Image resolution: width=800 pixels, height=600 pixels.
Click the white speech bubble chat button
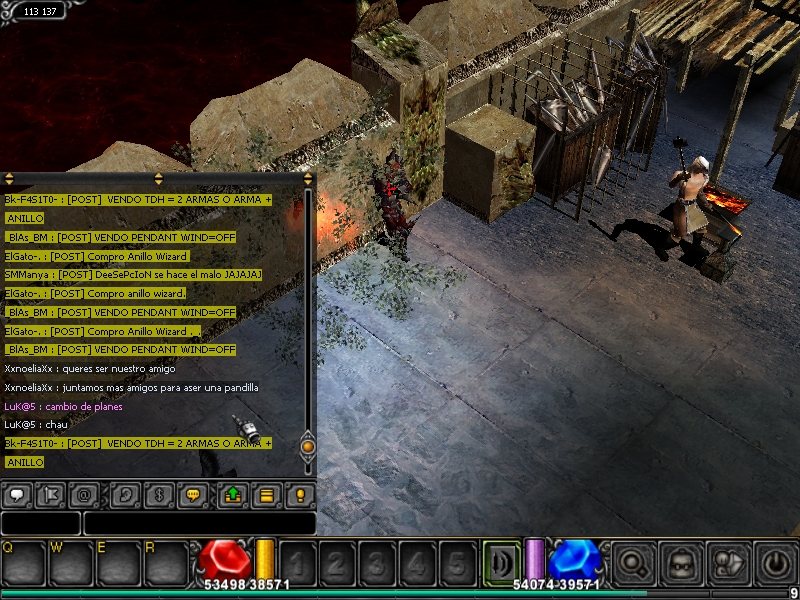(x=17, y=495)
